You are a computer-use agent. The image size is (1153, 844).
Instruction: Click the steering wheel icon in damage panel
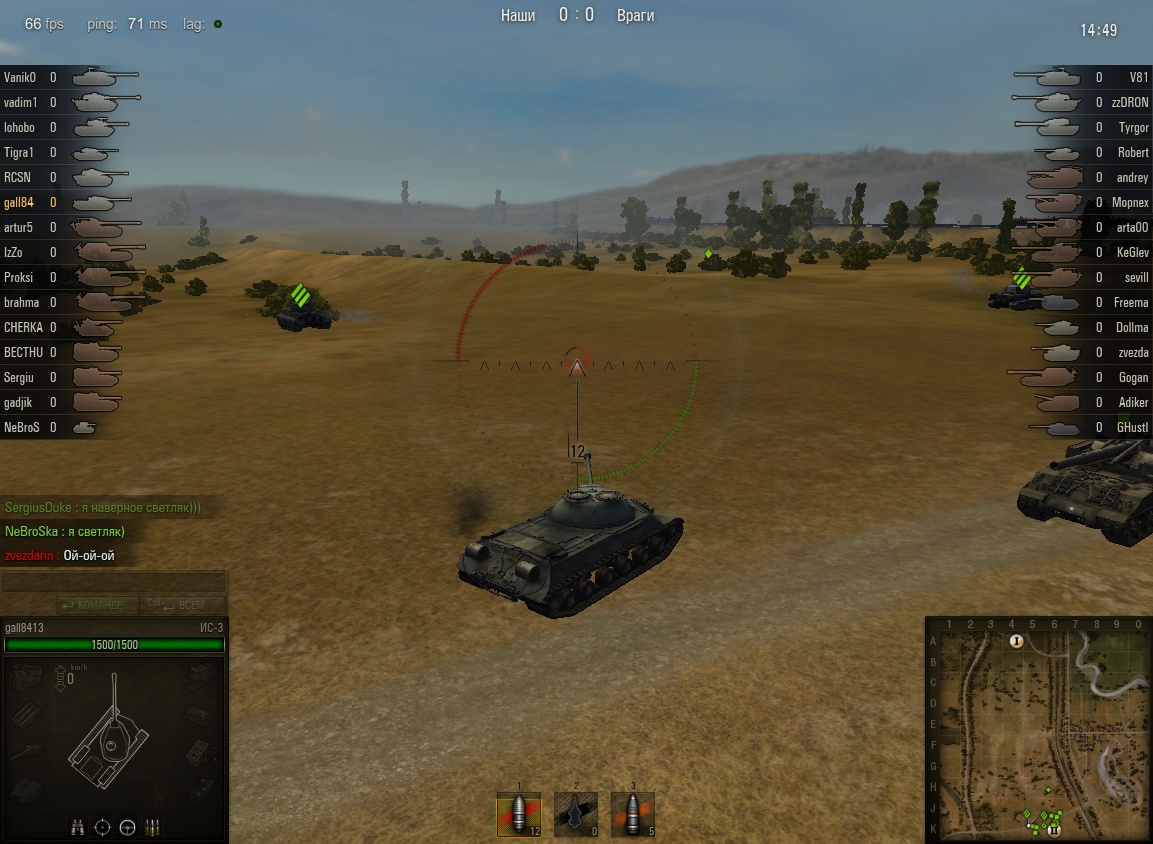point(127,827)
